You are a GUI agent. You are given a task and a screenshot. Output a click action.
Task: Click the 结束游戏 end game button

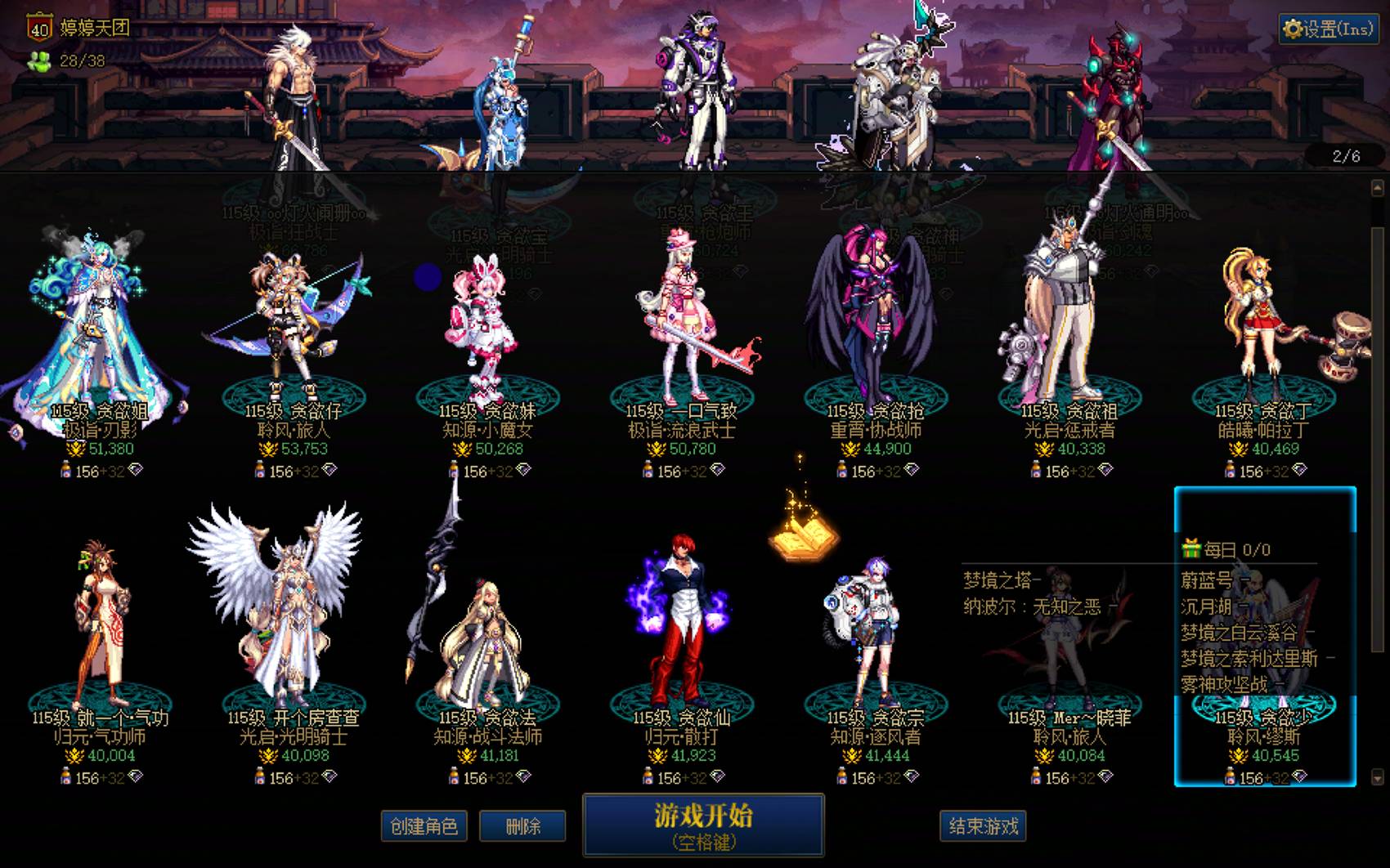(984, 826)
